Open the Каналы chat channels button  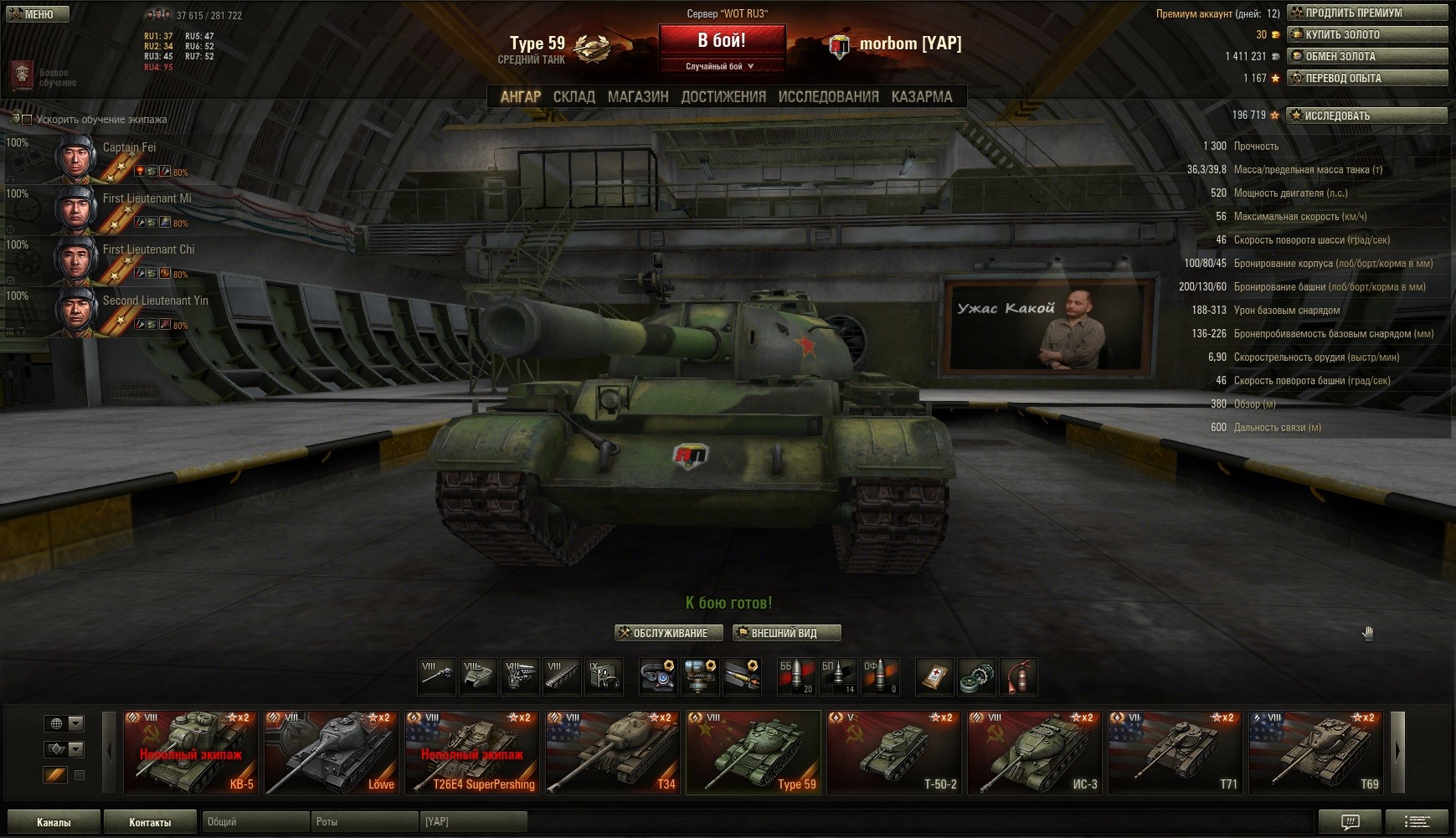click(x=54, y=822)
